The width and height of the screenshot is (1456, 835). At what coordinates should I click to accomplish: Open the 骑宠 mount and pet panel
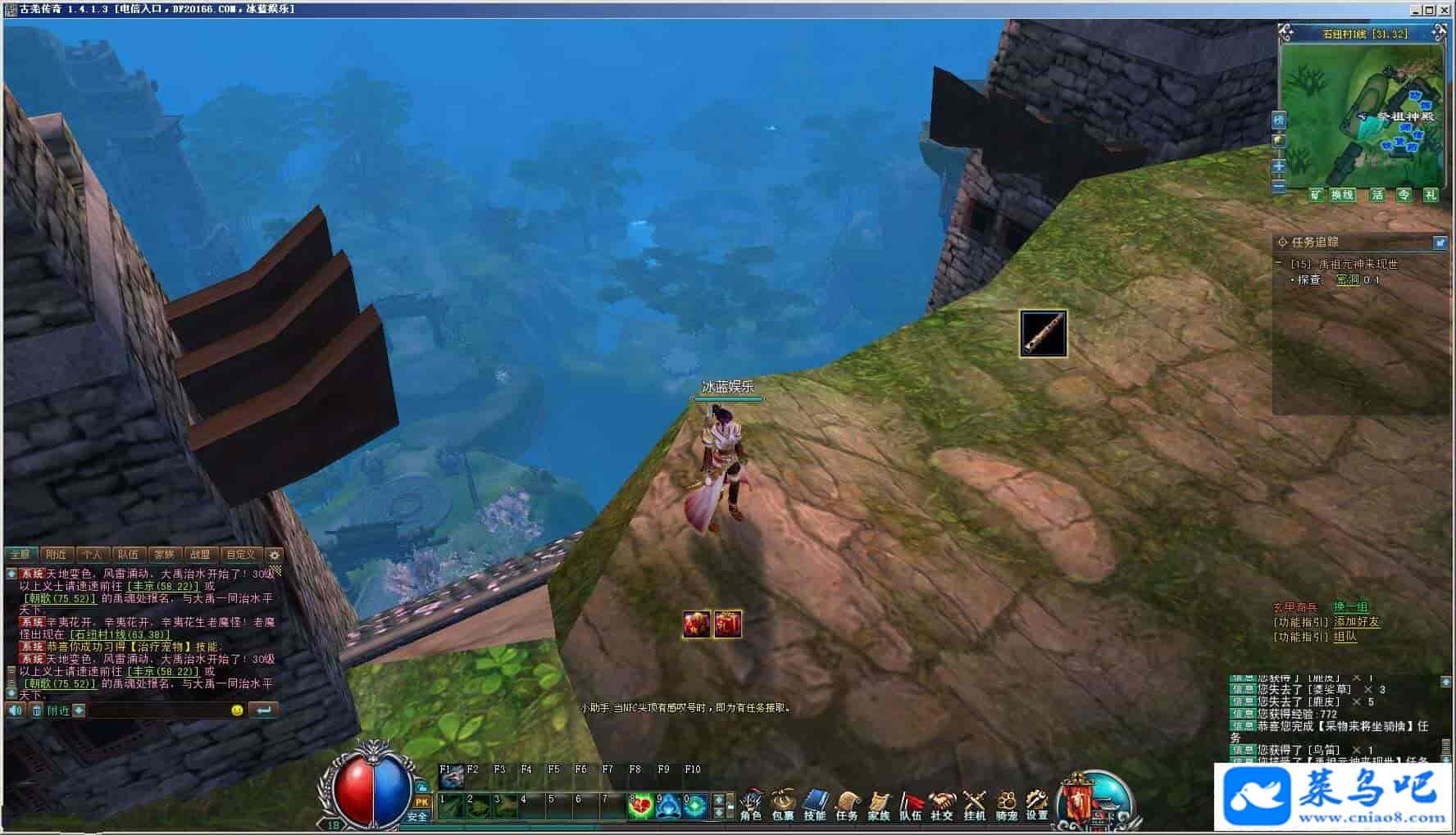(x=1006, y=804)
